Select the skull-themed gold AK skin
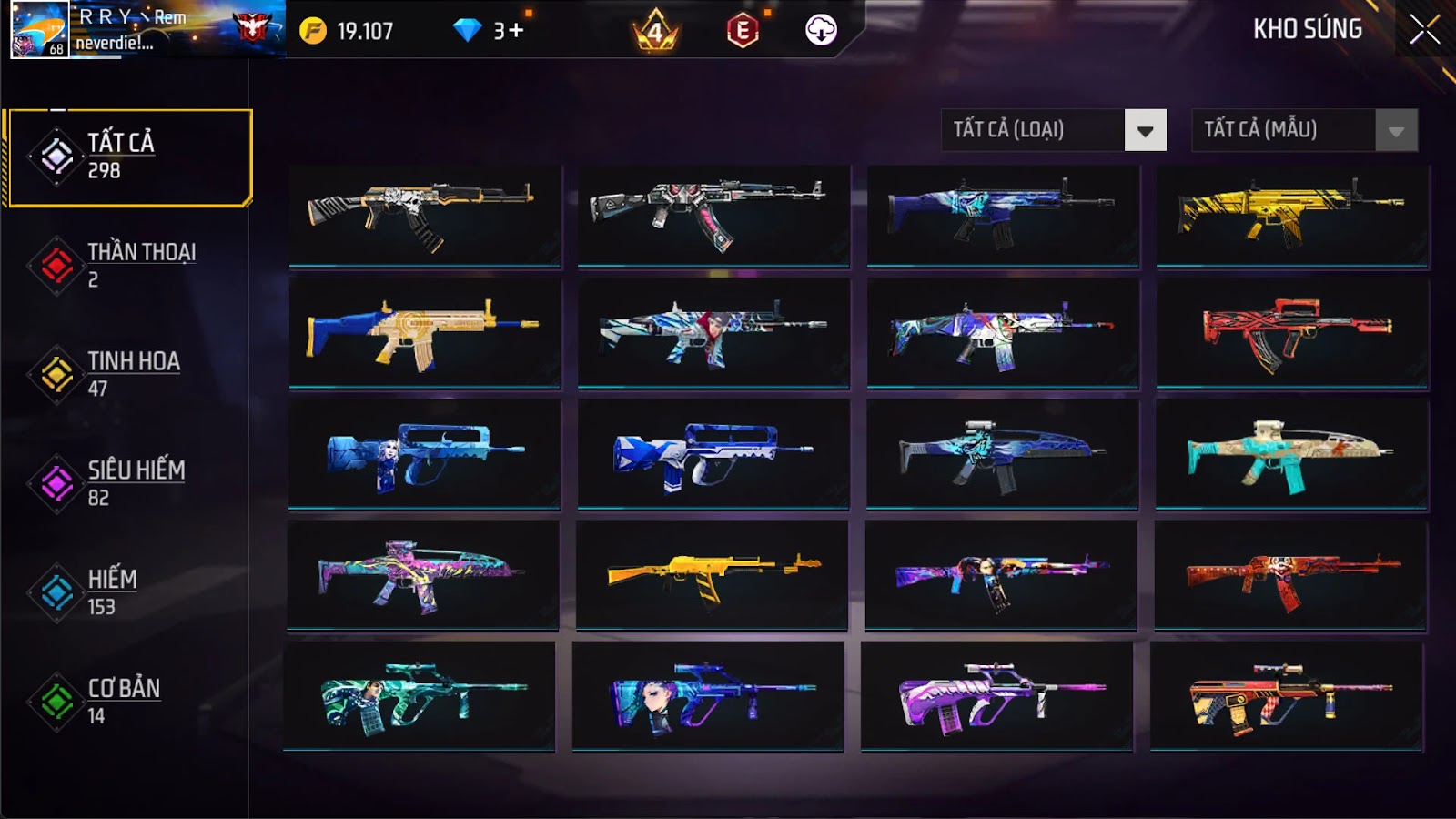Screen dimensions: 1456x819 click(425, 215)
